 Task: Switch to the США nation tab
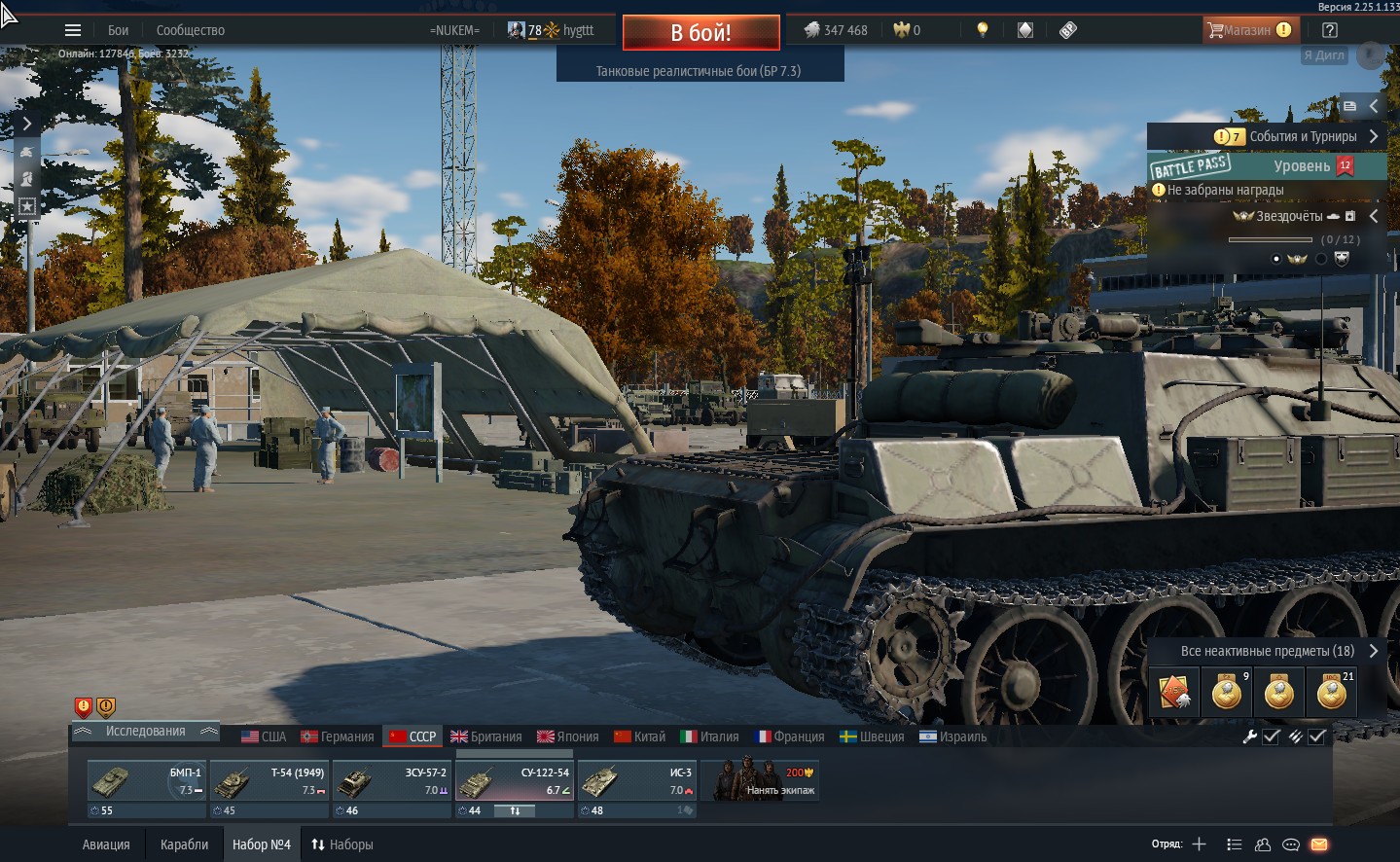point(264,736)
